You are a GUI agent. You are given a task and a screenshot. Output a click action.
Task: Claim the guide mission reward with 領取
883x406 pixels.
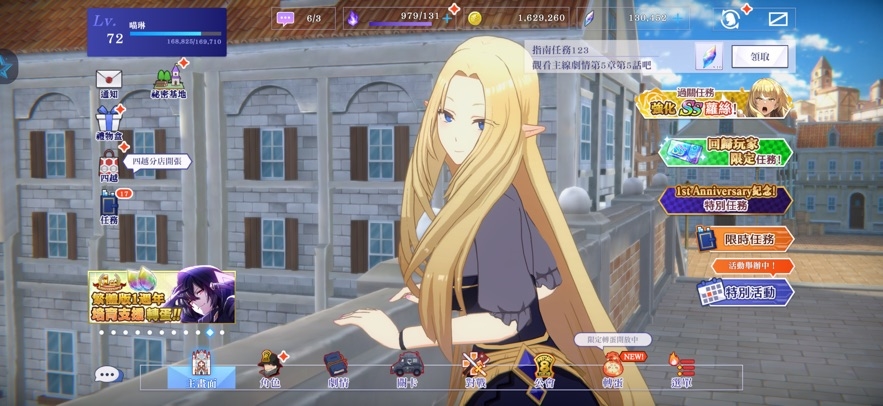click(x=759, y=56)
